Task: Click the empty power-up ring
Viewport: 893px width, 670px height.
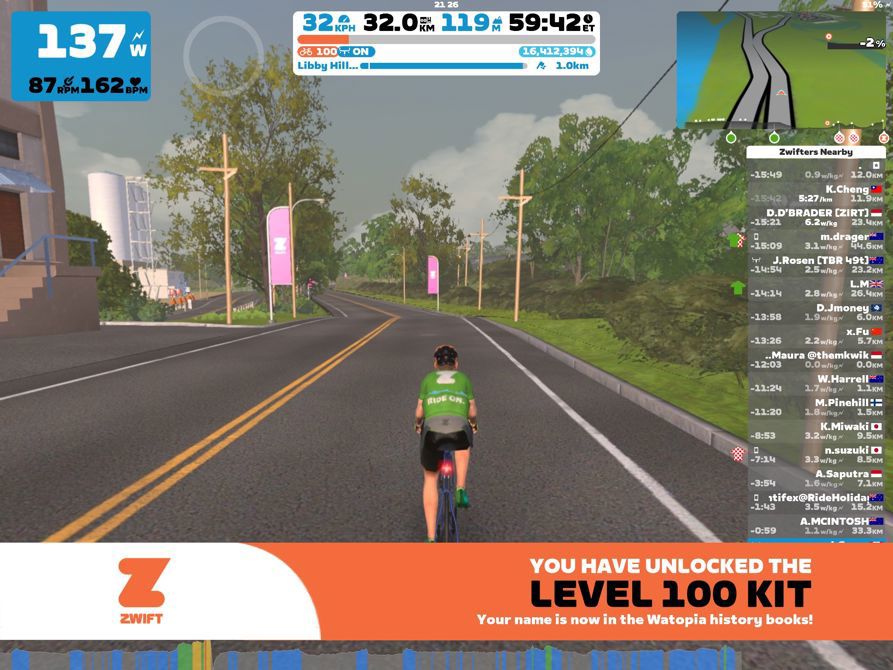Action: point(223,55)
